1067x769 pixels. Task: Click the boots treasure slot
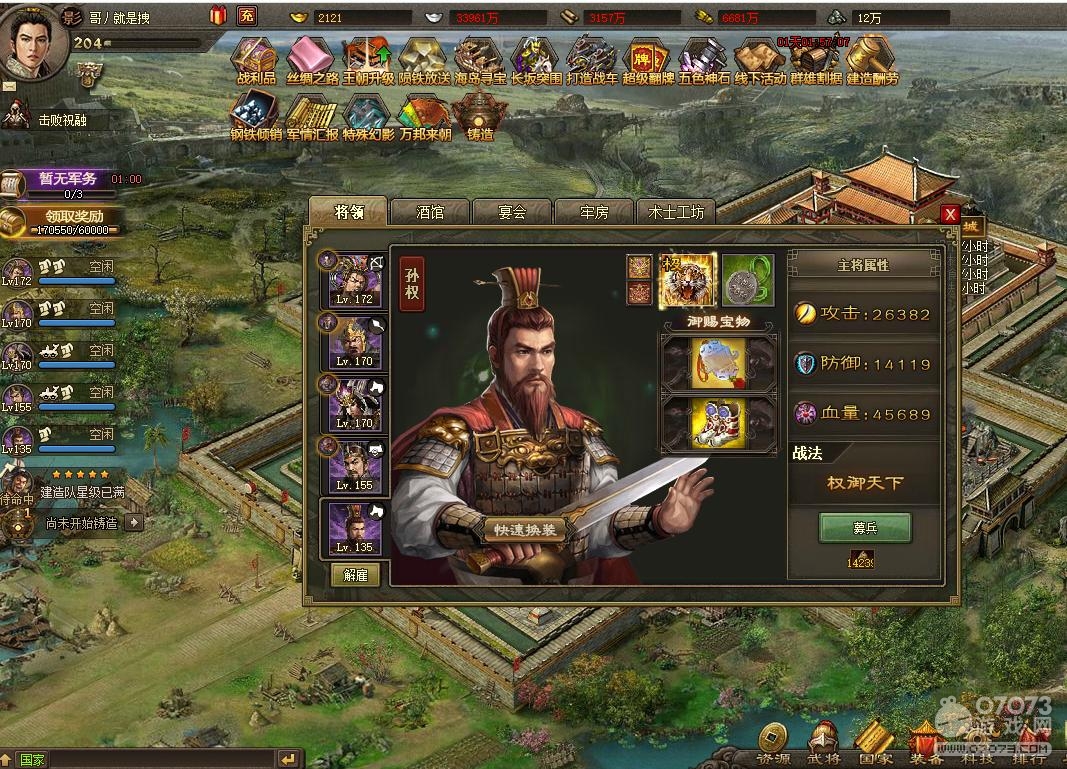pos(718,424)
